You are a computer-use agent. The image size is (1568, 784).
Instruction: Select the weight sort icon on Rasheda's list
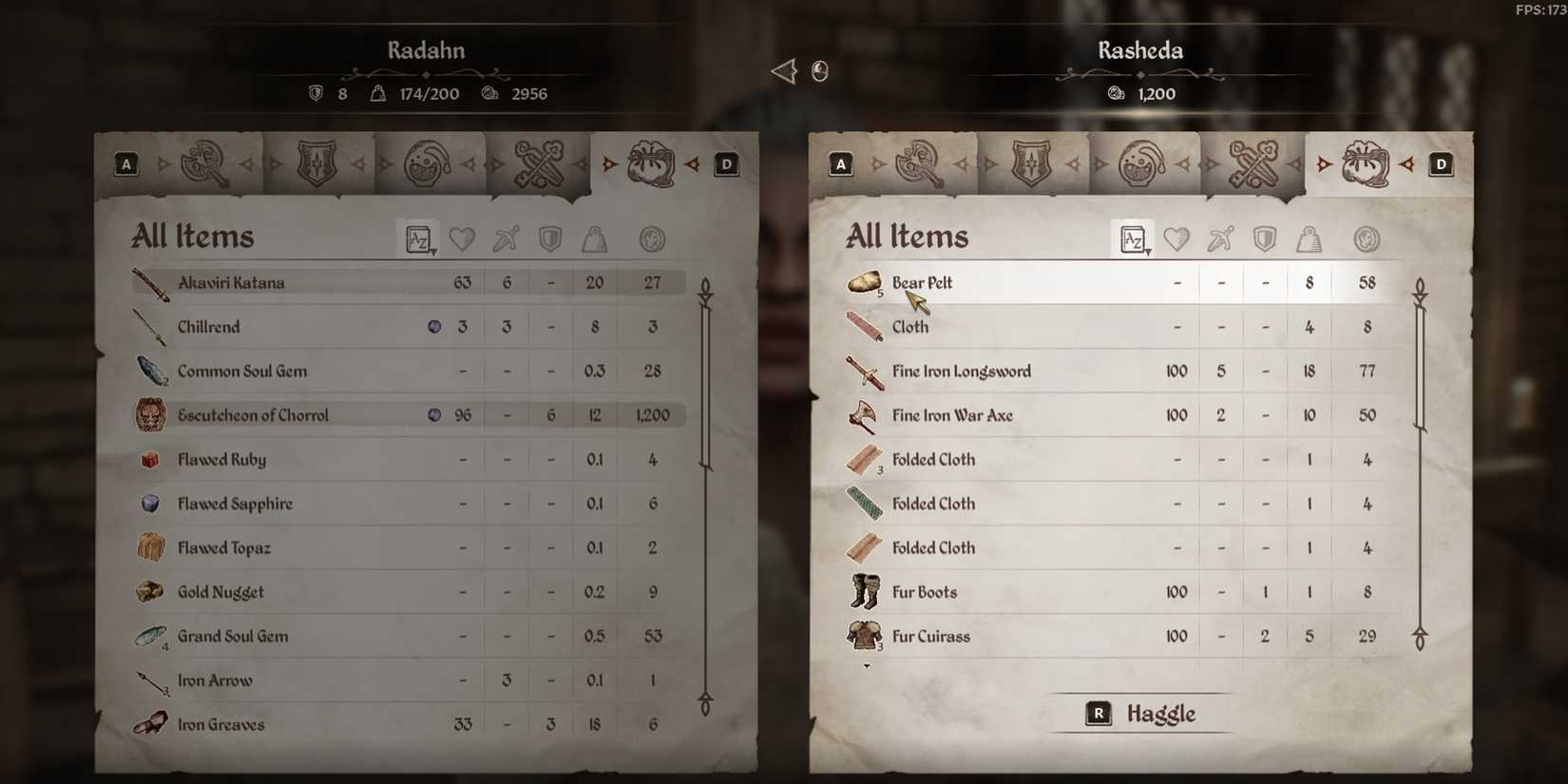(x=1310, y=239)
